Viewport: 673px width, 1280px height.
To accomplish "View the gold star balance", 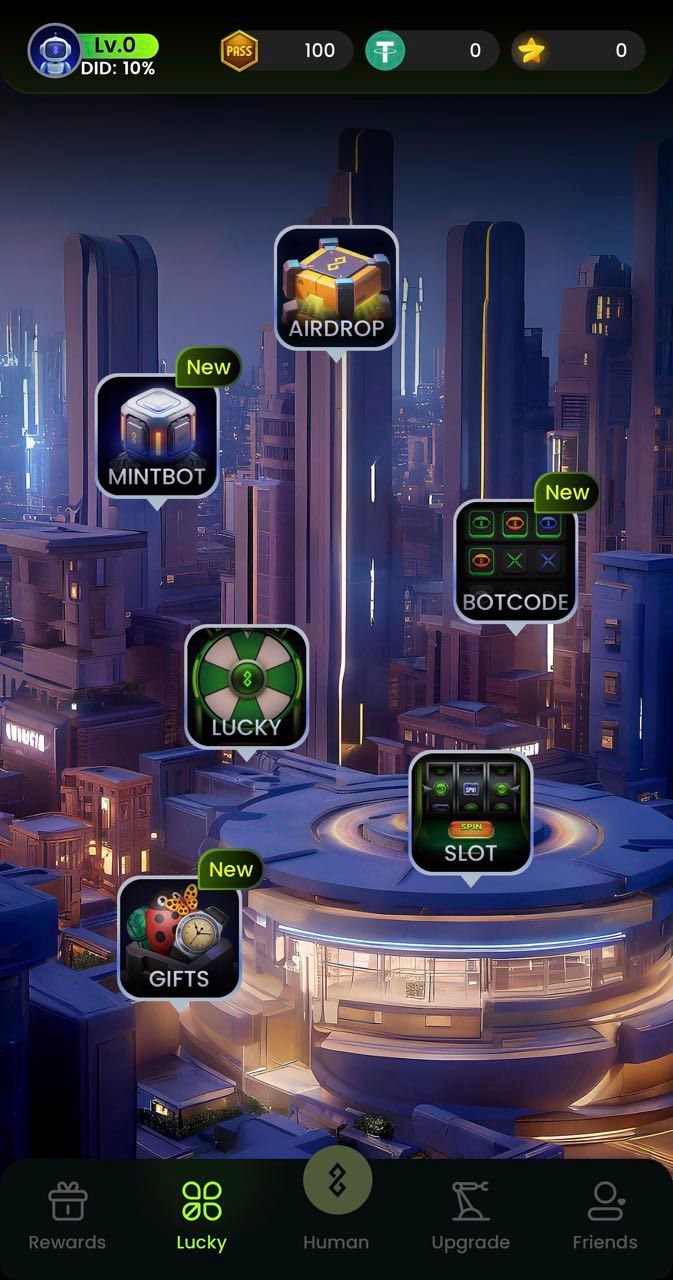I will [x=577, y=50].
